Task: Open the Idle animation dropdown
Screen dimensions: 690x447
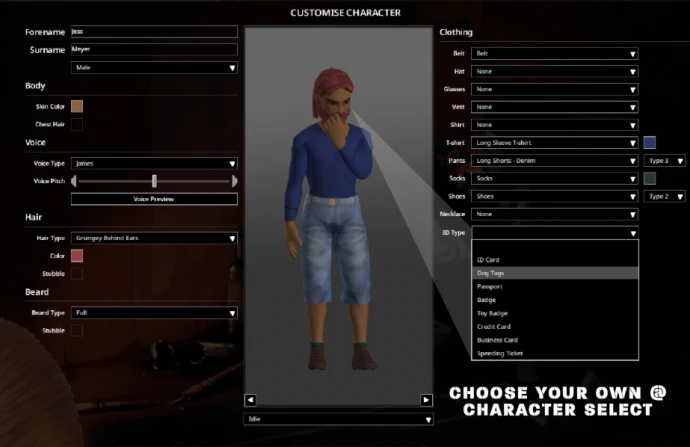Action: click(339, 420)
